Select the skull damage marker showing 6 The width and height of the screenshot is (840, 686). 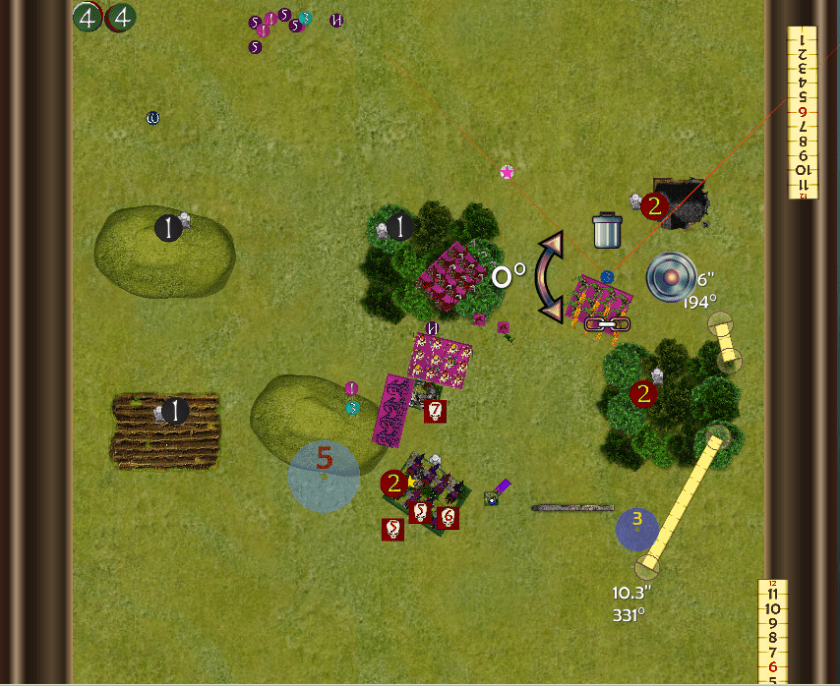448,517
